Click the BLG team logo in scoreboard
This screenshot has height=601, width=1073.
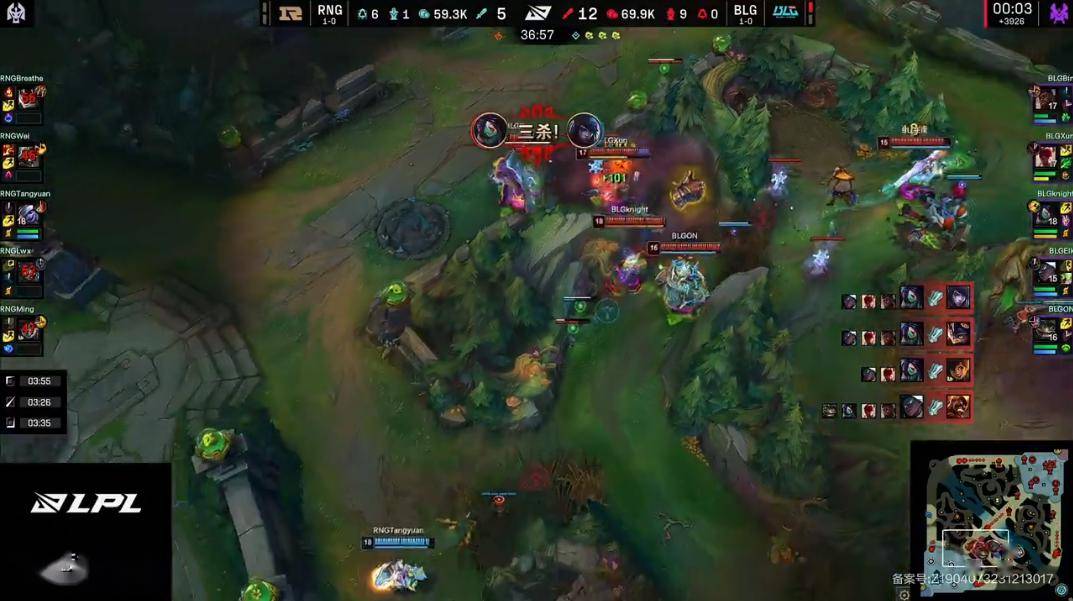tap(784, 13)
